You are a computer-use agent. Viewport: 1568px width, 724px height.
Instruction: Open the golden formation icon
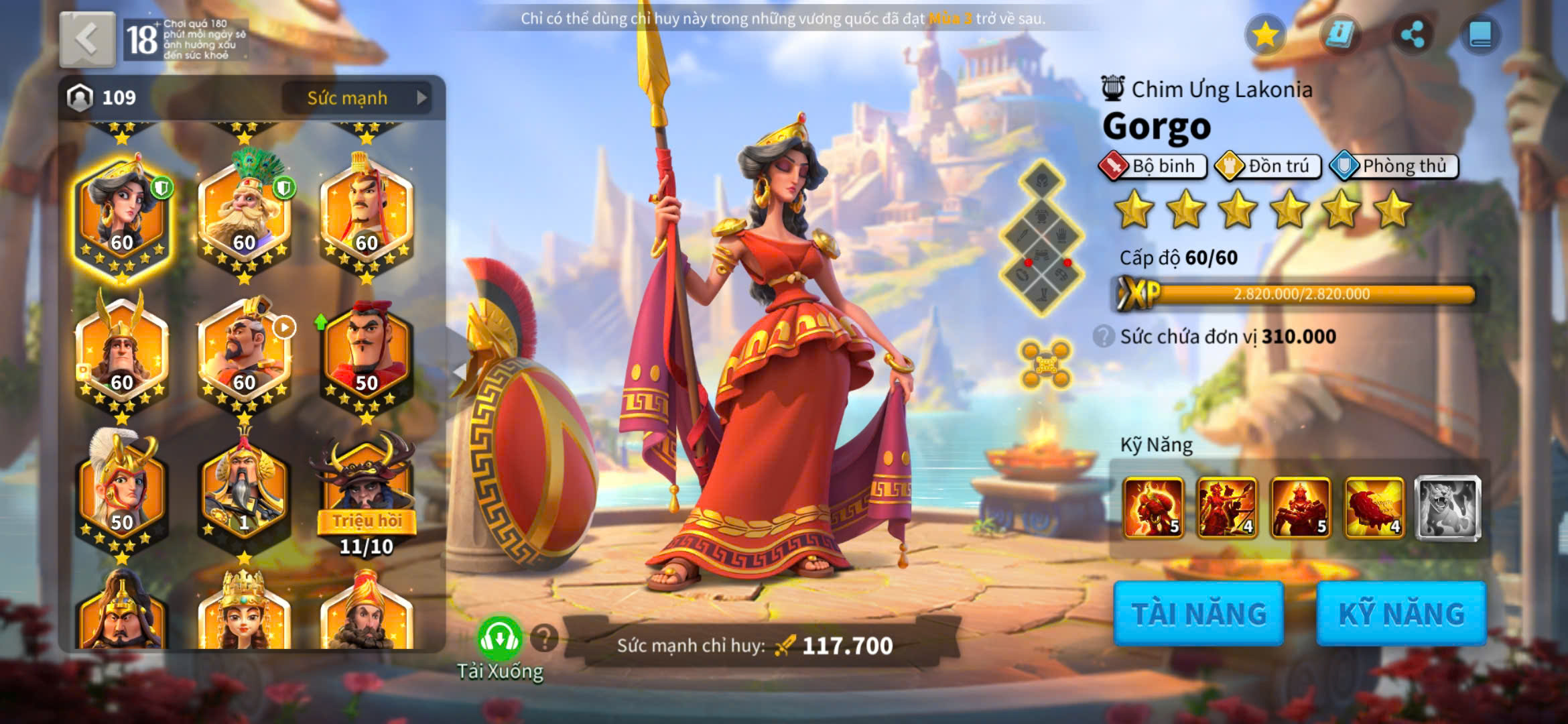1045,365
